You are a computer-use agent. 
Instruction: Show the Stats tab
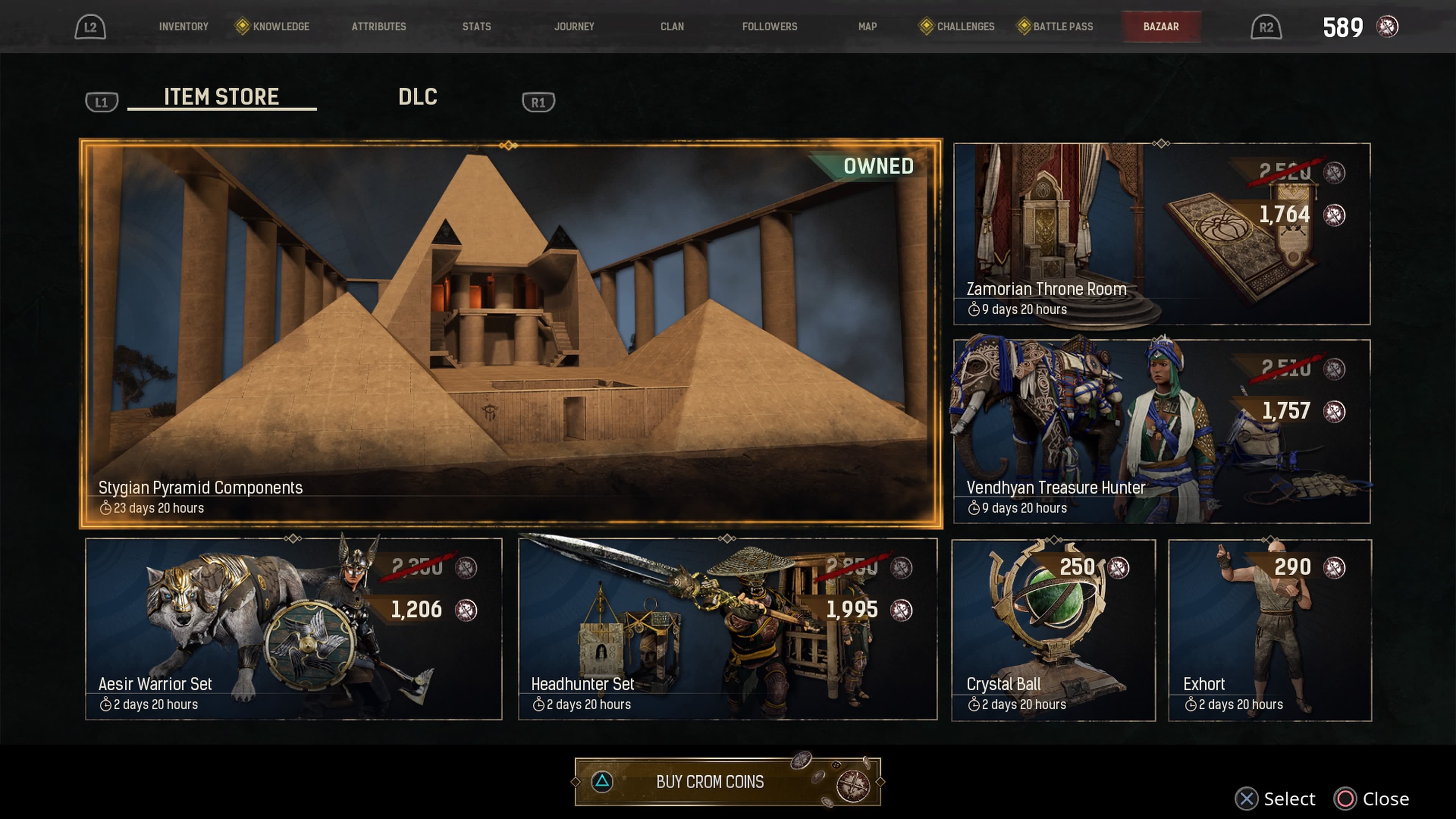(x=477, y=27)
